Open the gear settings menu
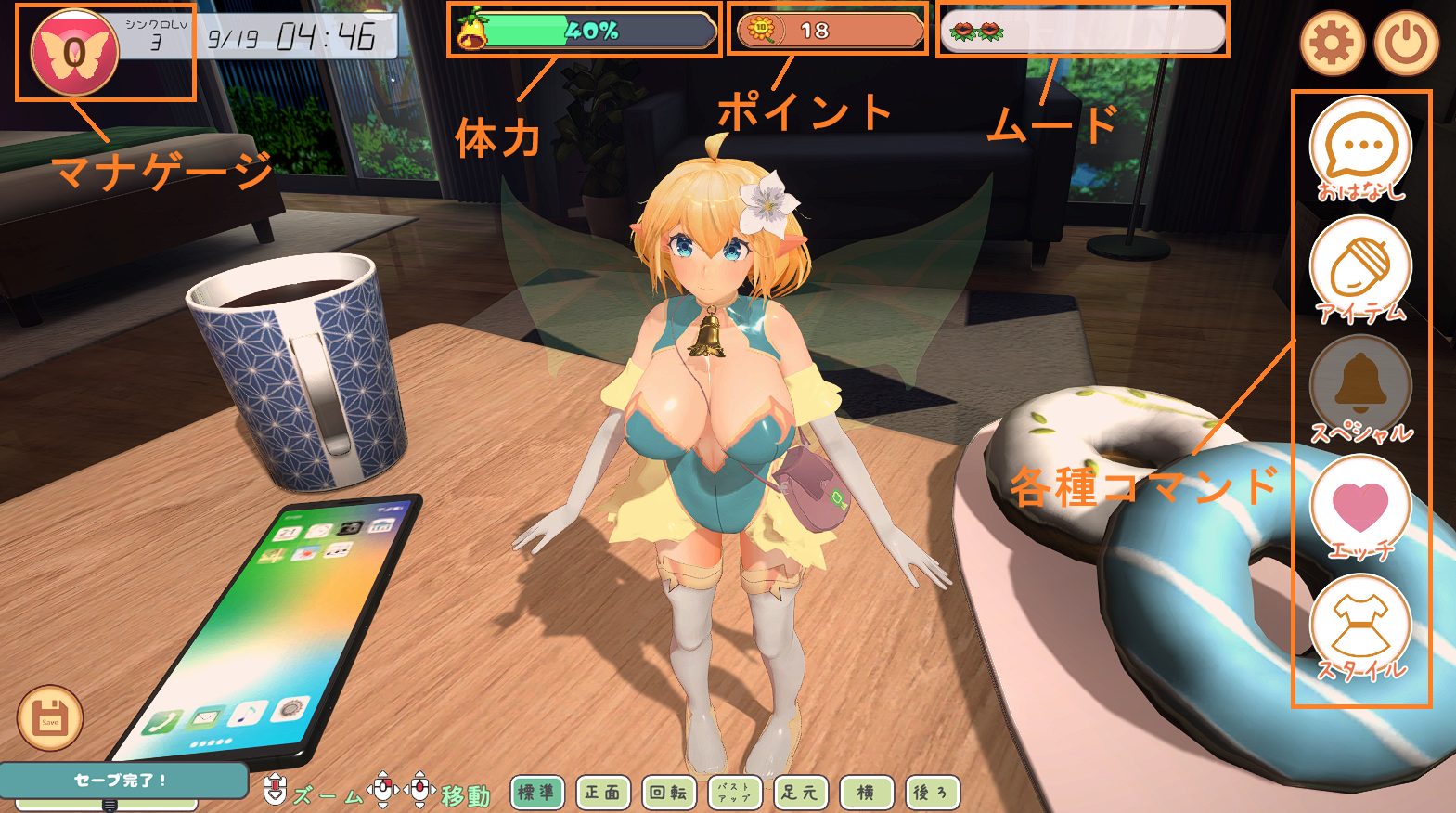 tap(1332, 42)
